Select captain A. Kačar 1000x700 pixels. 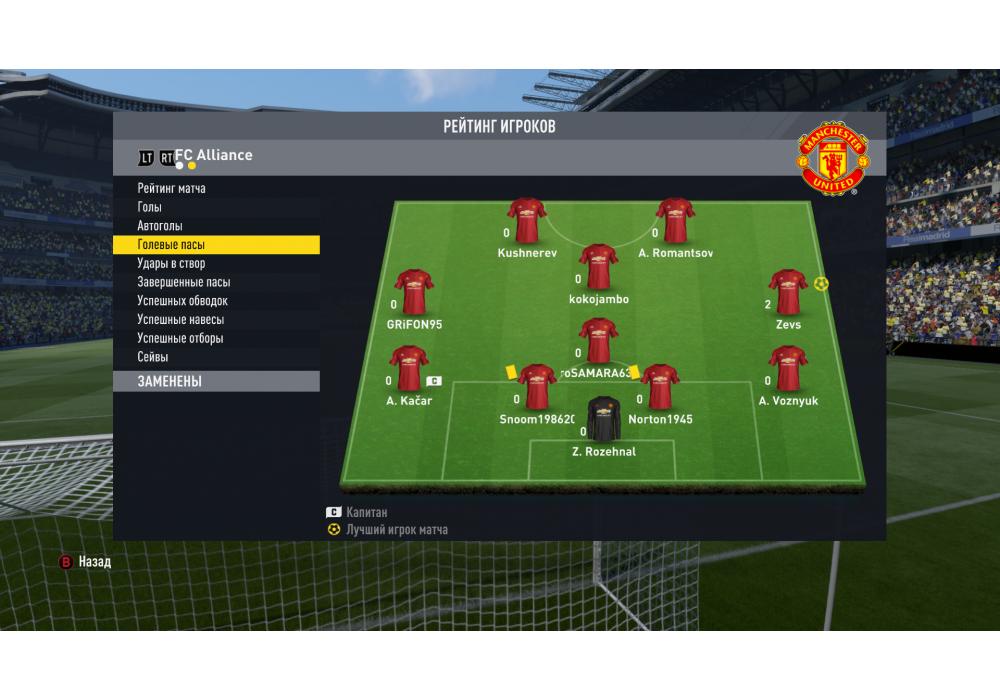click(408, 368)
